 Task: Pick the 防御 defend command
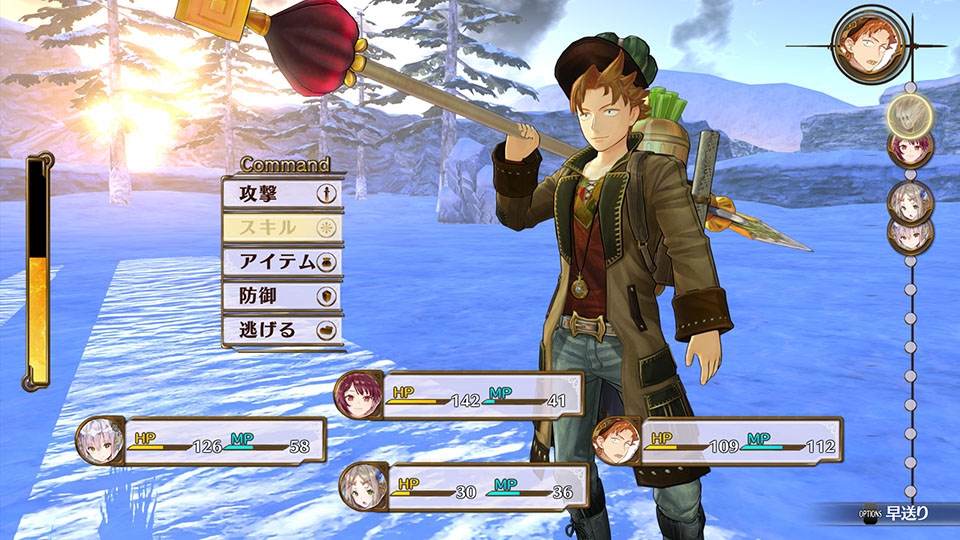pos(282,295)
